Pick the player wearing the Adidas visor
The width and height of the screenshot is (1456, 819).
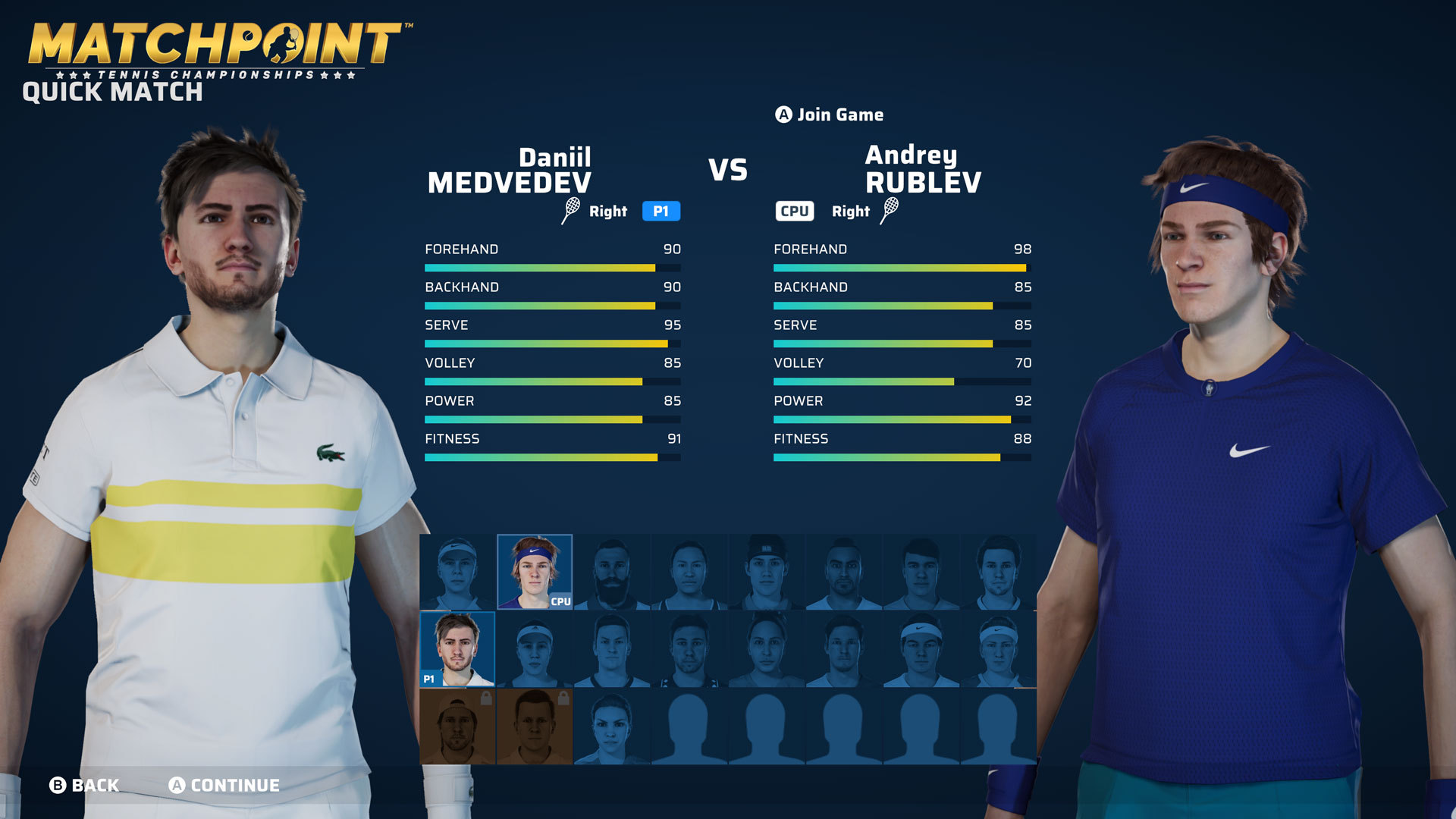(535, 649)
